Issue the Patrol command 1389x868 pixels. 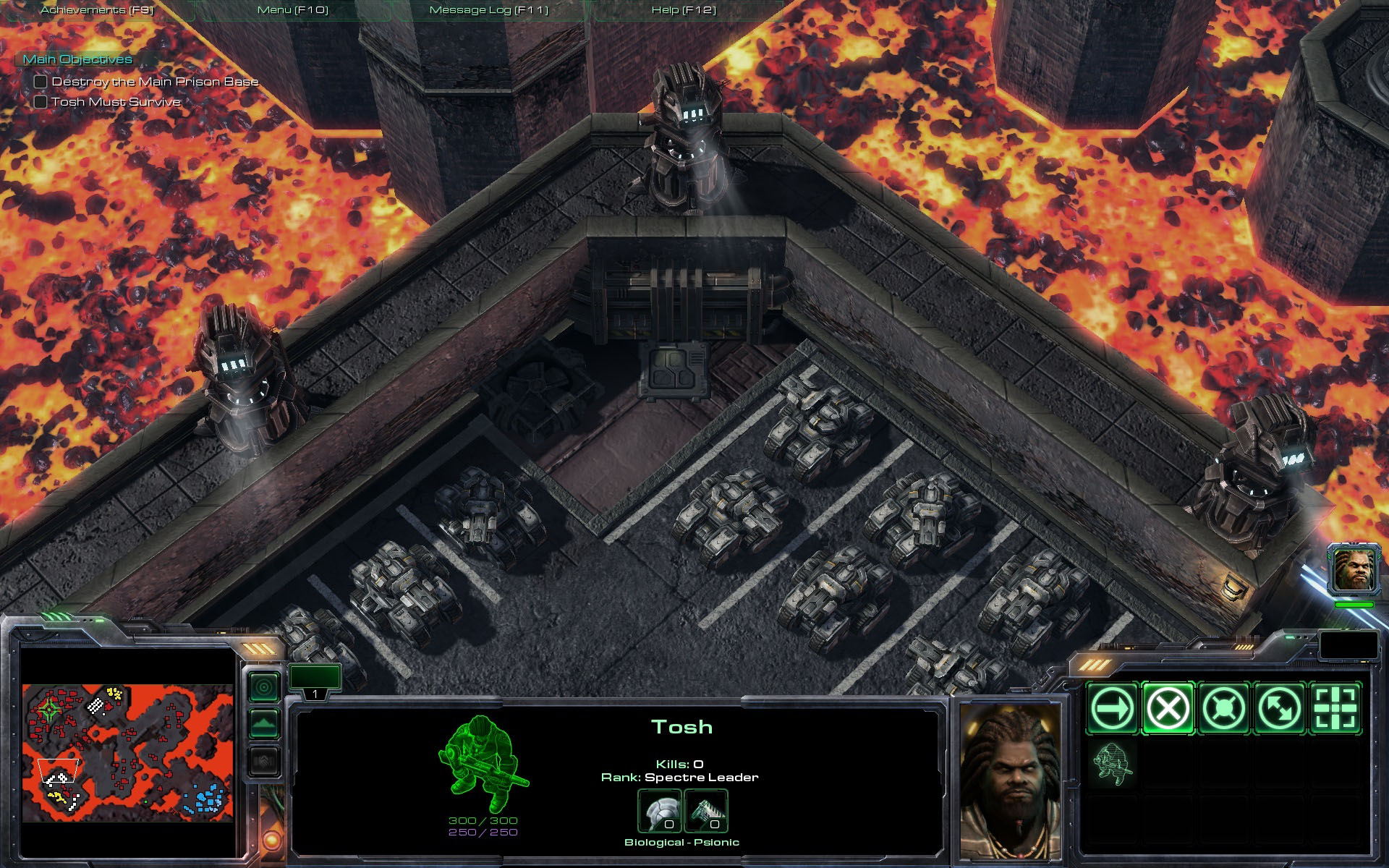(1279, 708)
